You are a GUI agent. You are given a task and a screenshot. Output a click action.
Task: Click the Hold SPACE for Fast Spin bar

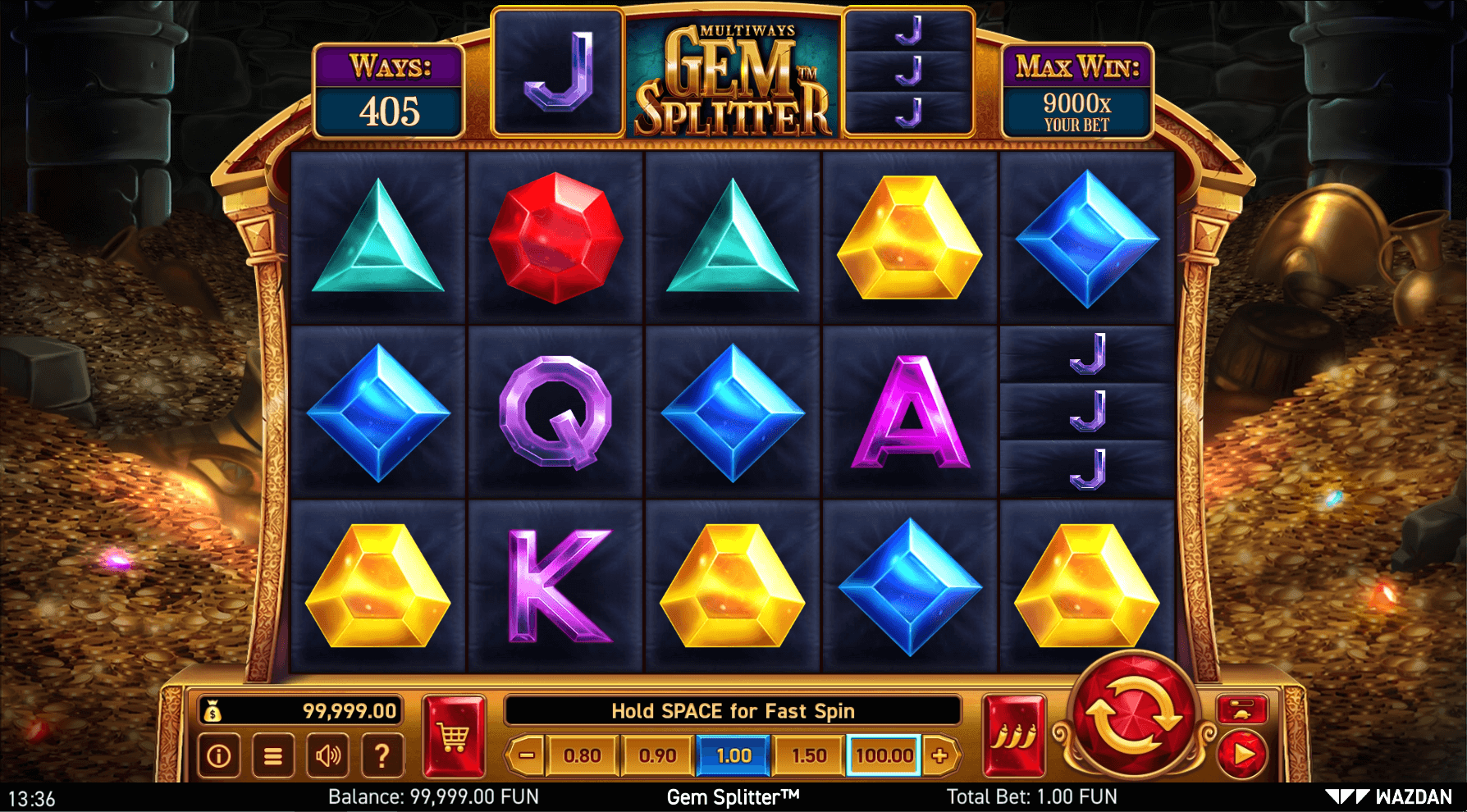click(733, 710)
